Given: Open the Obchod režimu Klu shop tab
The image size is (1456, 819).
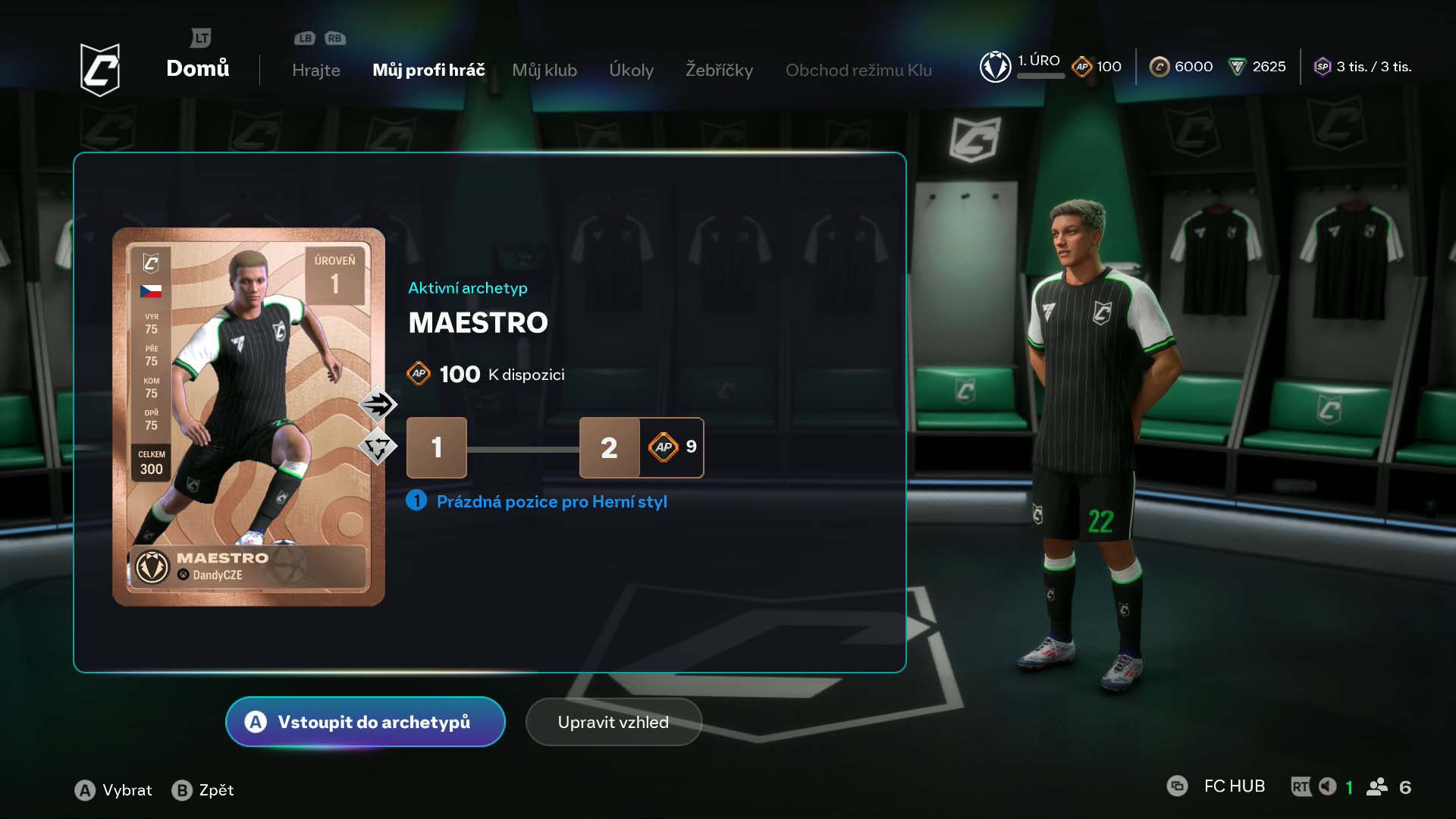Looking at the screenshot, I should 858,70.
